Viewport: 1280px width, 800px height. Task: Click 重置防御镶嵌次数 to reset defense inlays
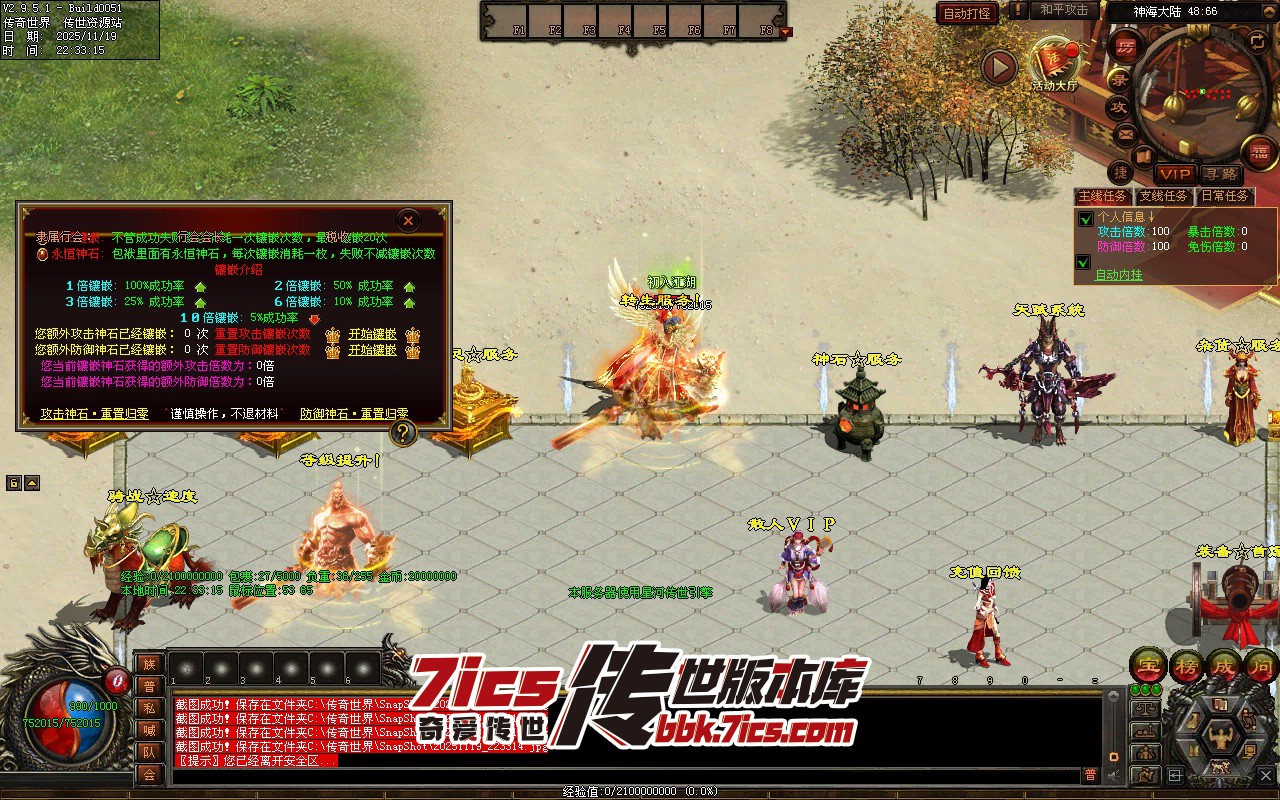coord(262,350)
